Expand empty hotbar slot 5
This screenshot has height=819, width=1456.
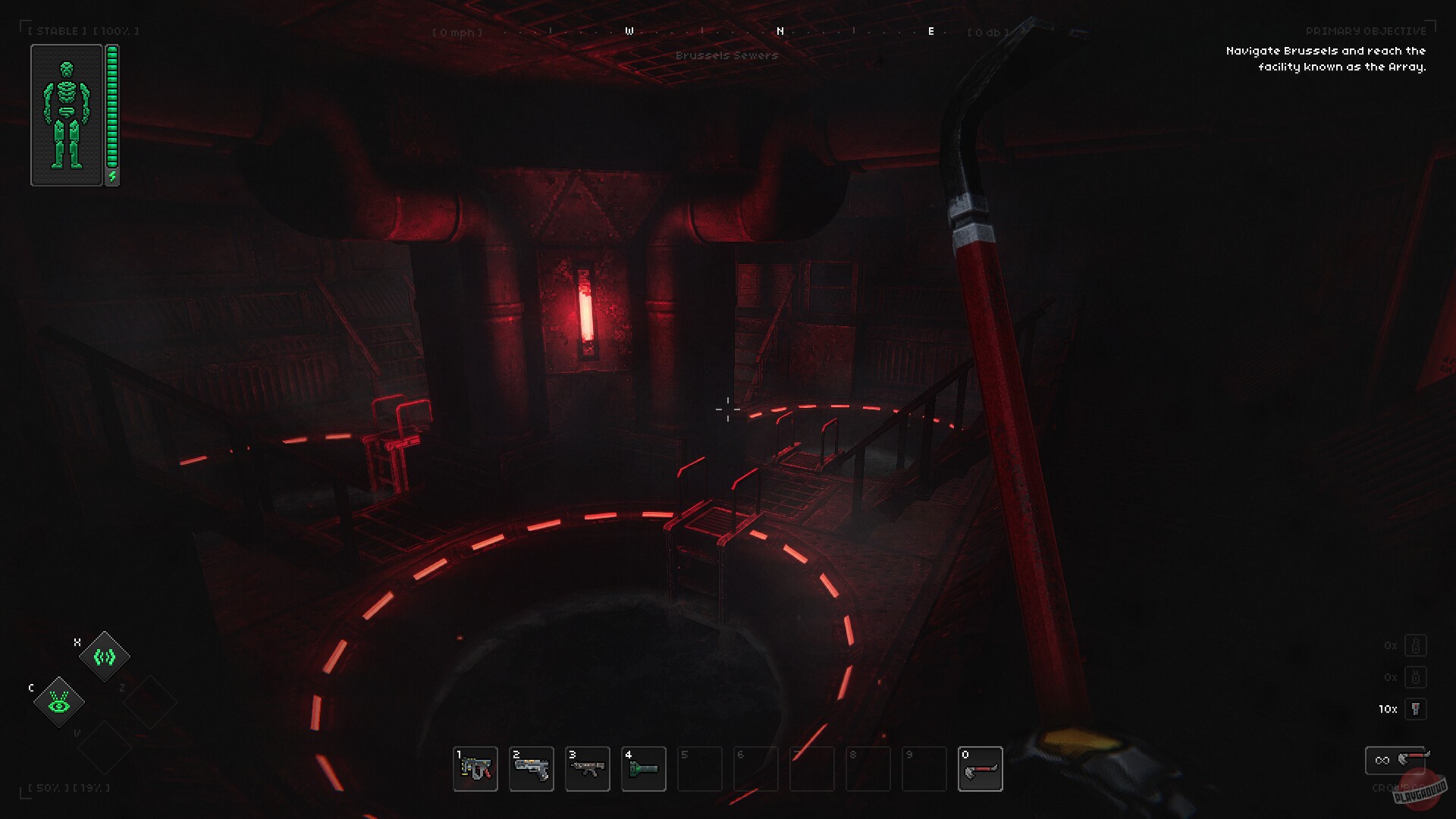700,769
